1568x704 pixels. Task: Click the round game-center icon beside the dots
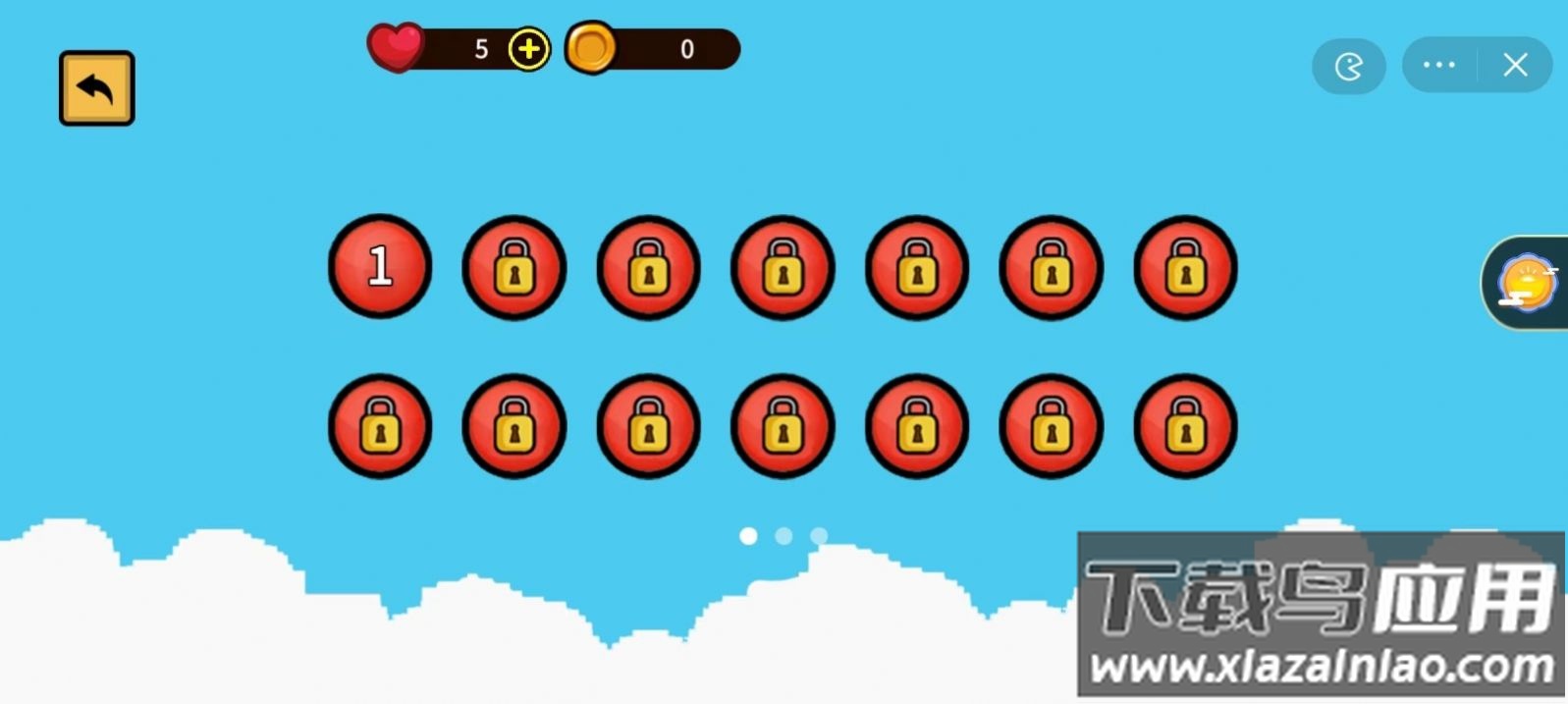[1349, 67]
